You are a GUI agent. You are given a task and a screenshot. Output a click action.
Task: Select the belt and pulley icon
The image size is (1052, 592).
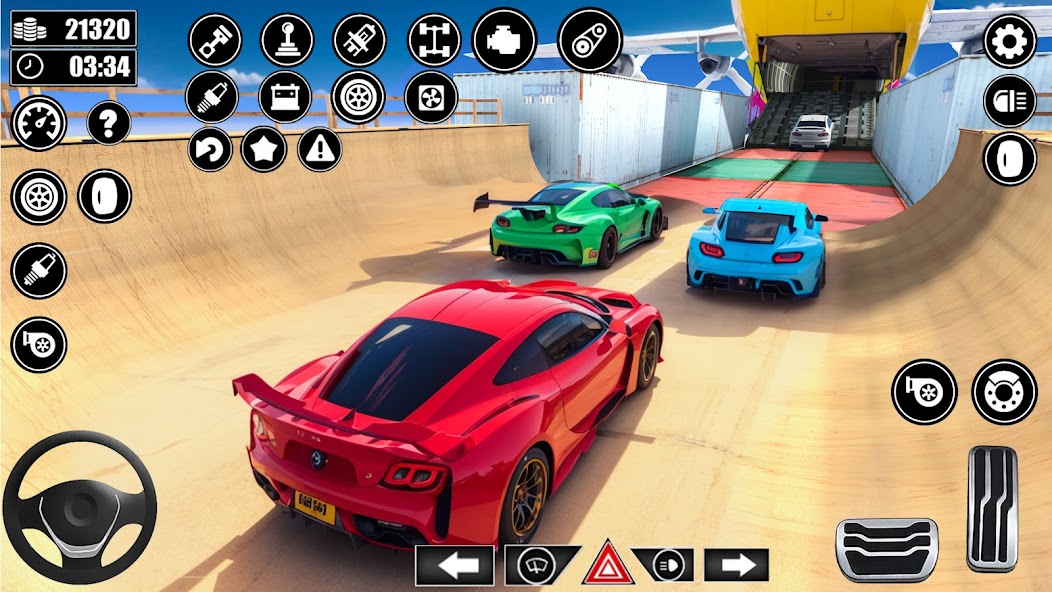click(x=588, y=41)
